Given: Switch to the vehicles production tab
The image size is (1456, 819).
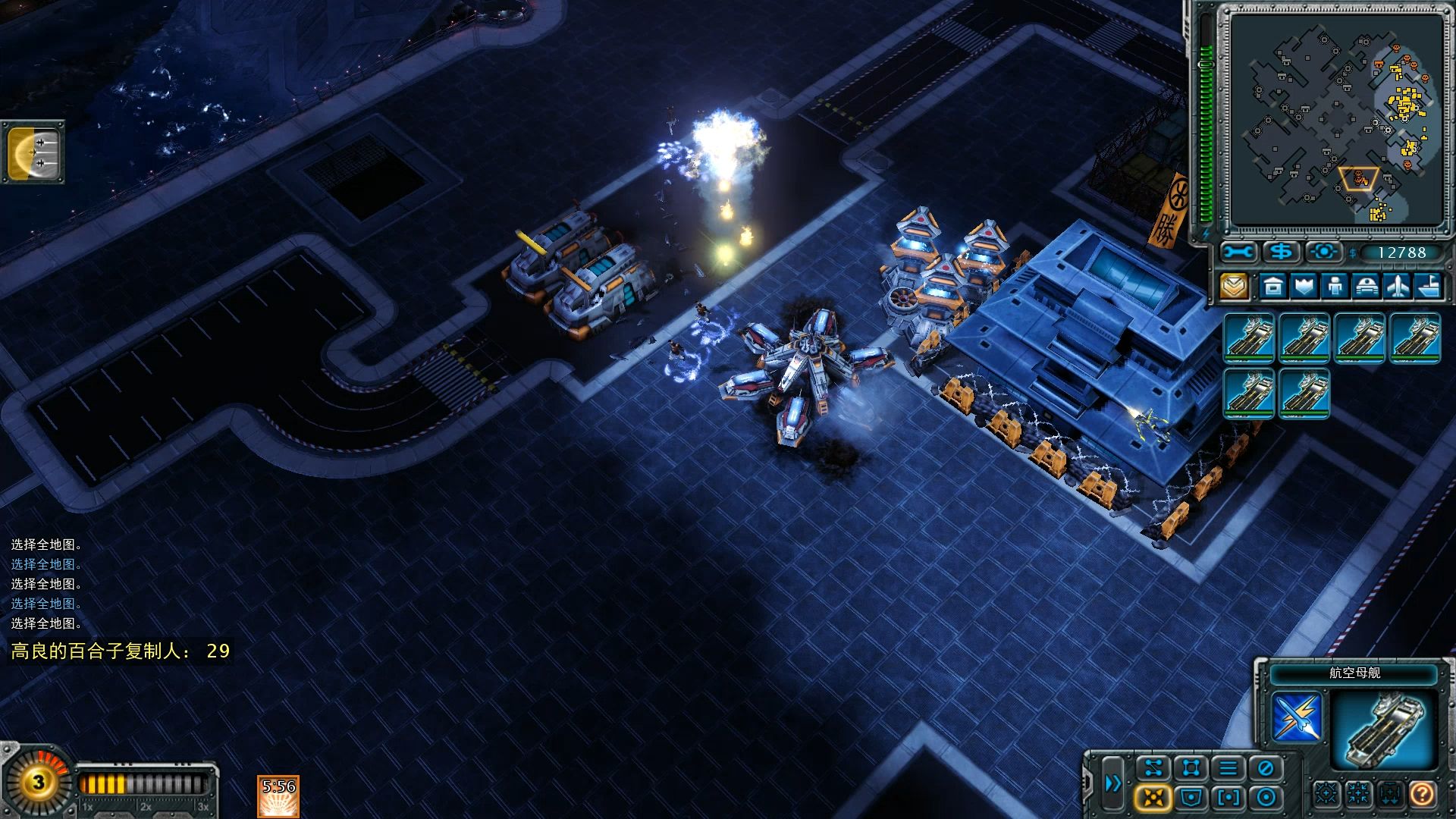Looking at the screenshot, I should (x=1366, y=286).
